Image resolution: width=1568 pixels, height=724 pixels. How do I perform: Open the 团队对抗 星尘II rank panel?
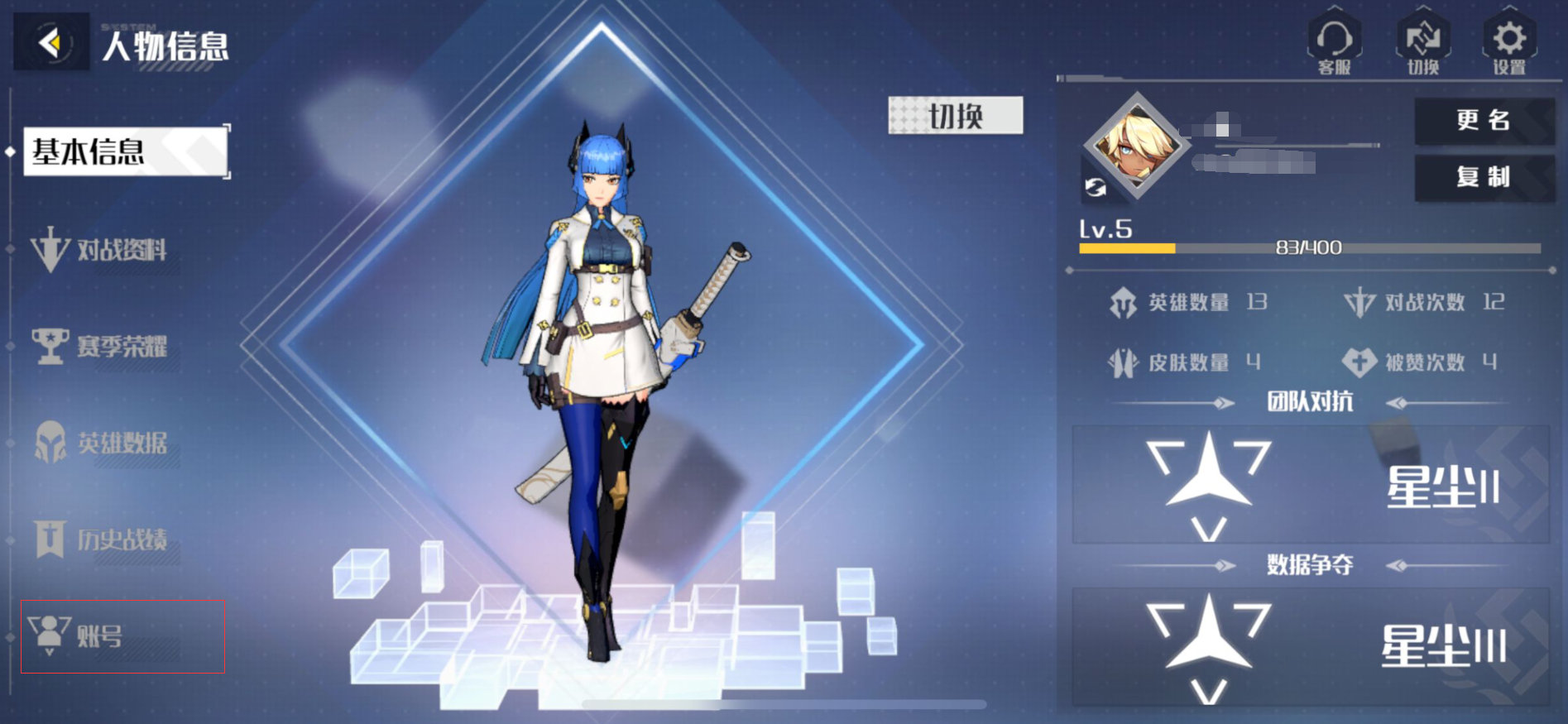tap(1310, 485)
